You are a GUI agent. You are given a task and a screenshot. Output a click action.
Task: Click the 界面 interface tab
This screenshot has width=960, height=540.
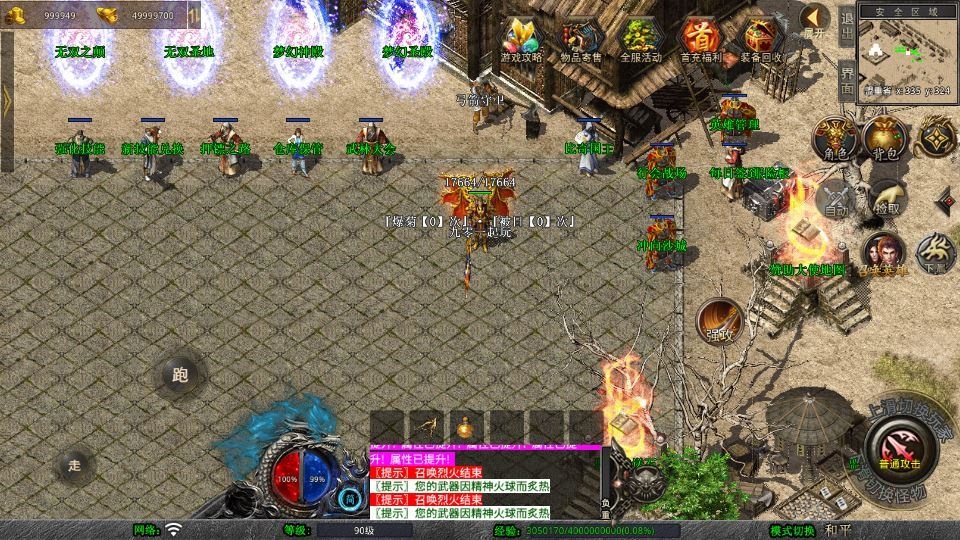point(846,78)
